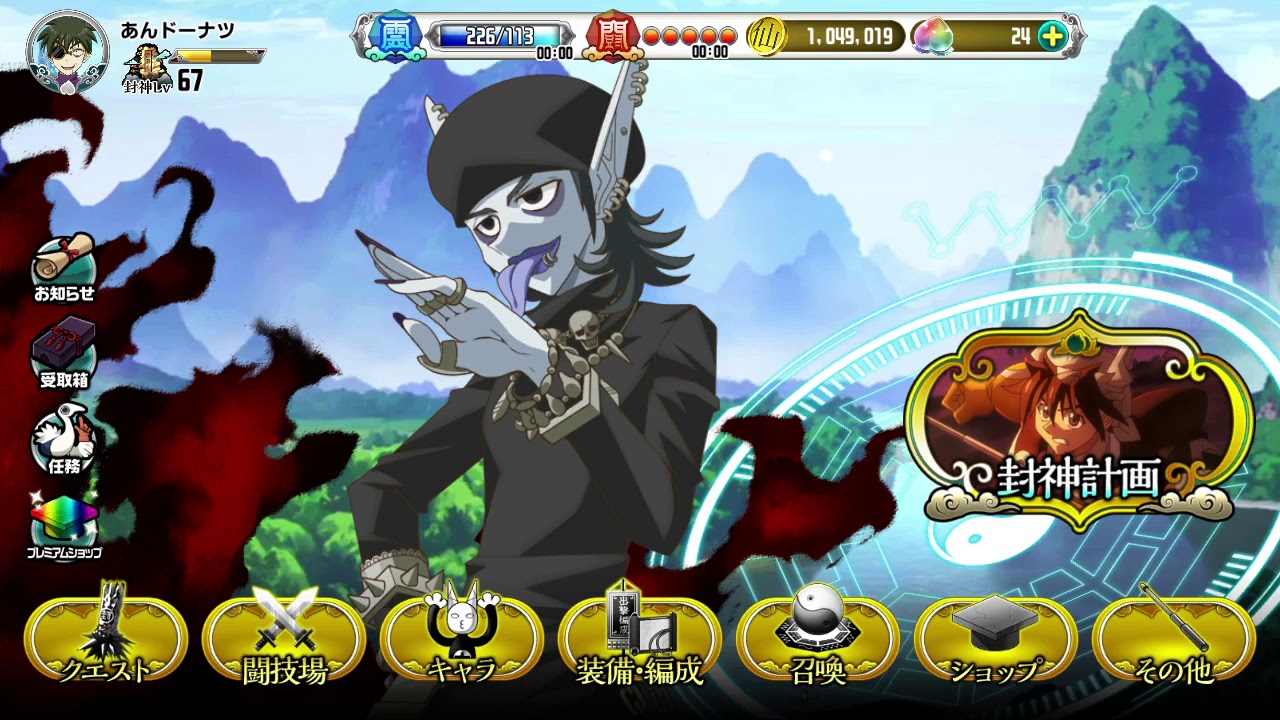The height and width of the screenshot is (720, 1280).
Task: Go to 装備・編成 equipment and formation
Action: coord(640,640)
